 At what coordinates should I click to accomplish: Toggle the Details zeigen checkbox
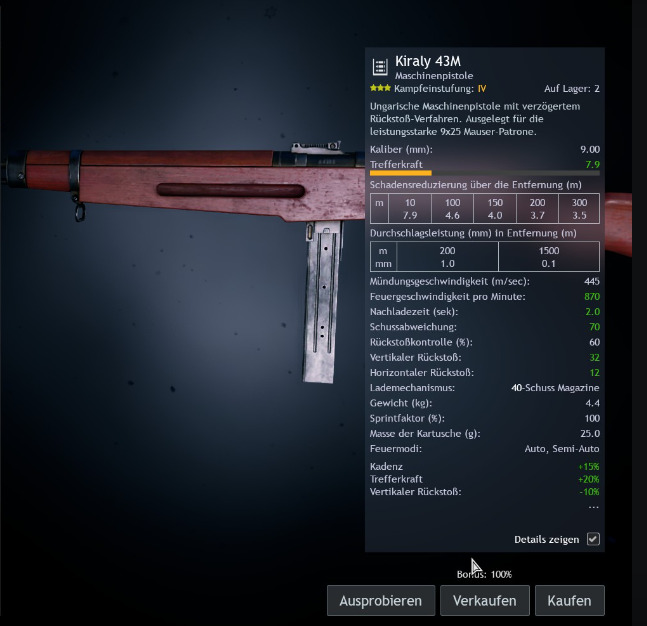(593, 539)
